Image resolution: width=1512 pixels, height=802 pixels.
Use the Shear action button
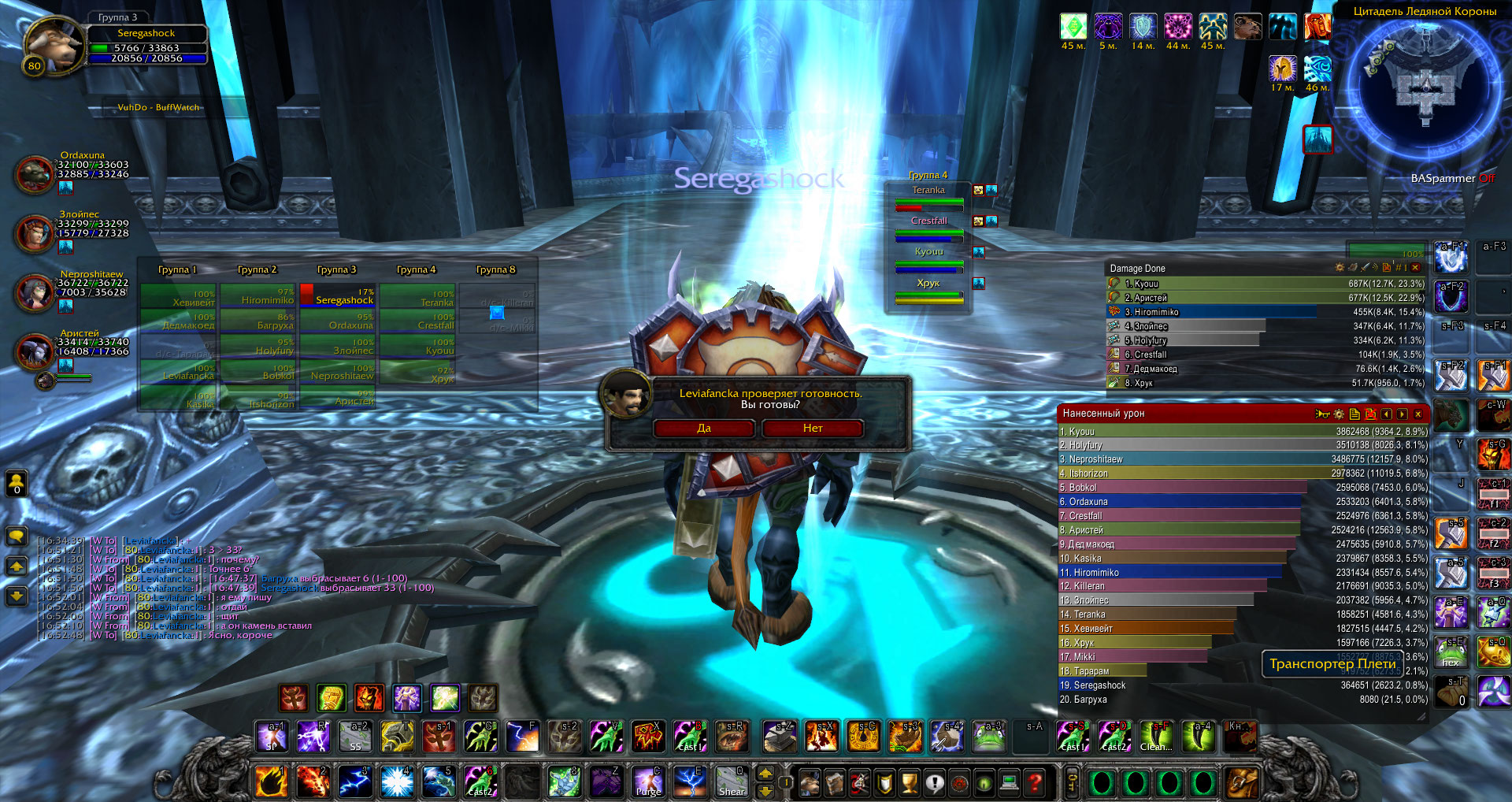click(x=732, y=782)
